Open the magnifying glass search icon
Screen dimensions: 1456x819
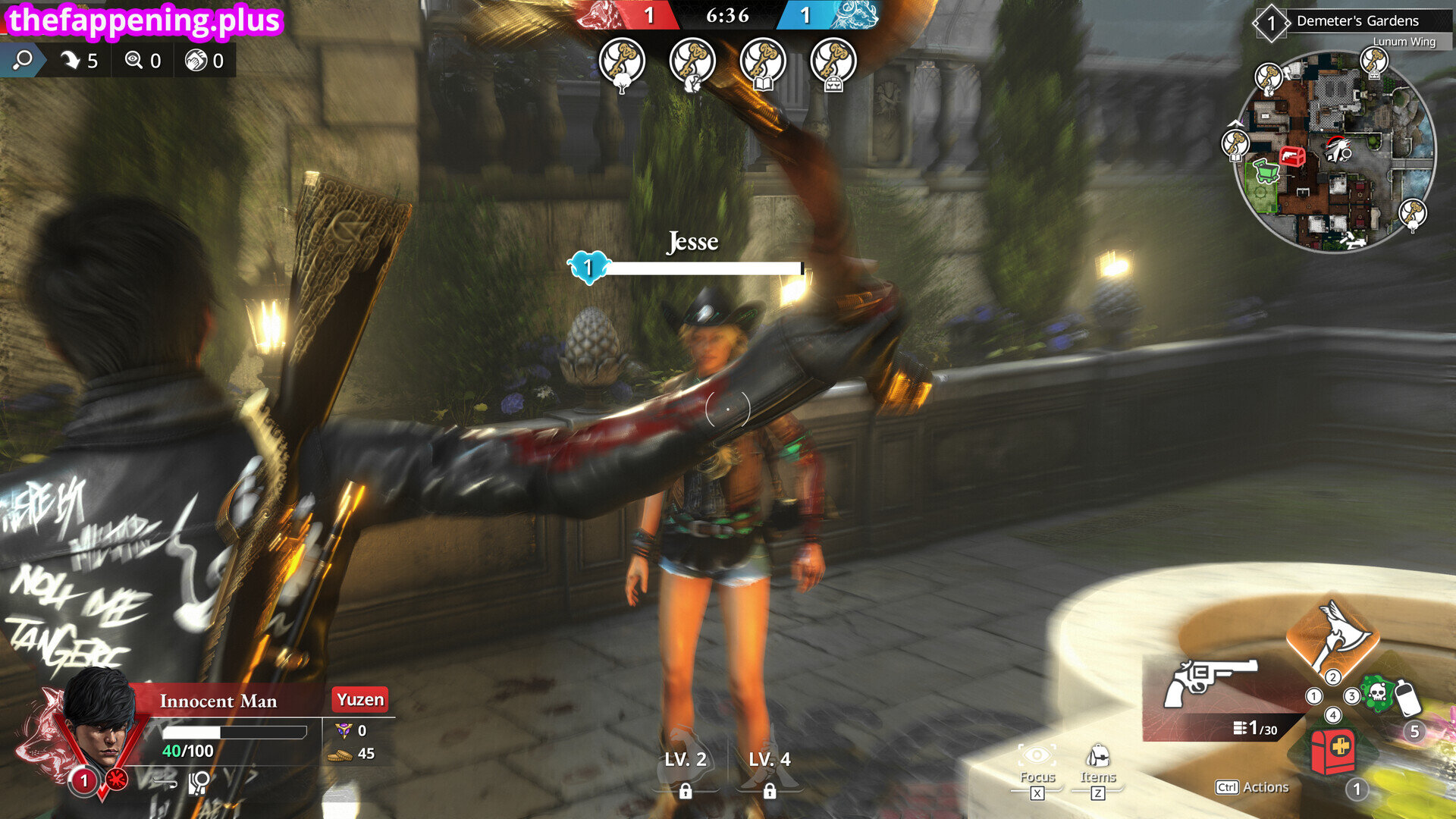(23, 60)
